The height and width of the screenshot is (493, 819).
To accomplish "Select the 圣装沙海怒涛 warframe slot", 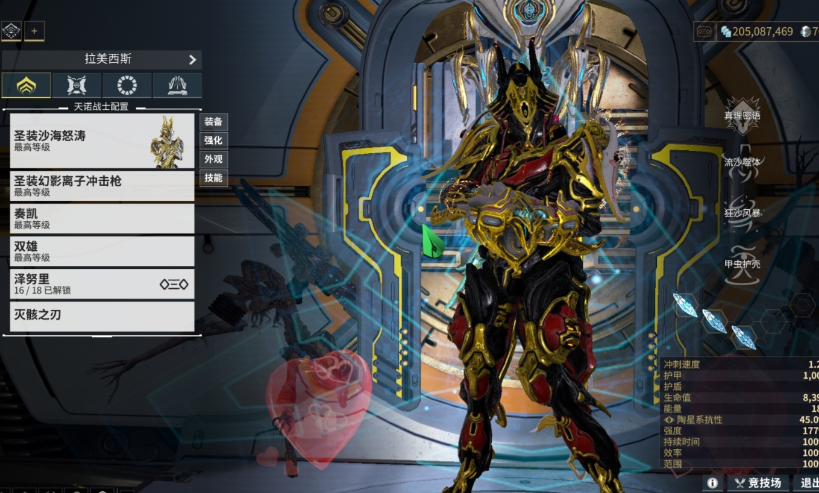I will click(101, 140).
